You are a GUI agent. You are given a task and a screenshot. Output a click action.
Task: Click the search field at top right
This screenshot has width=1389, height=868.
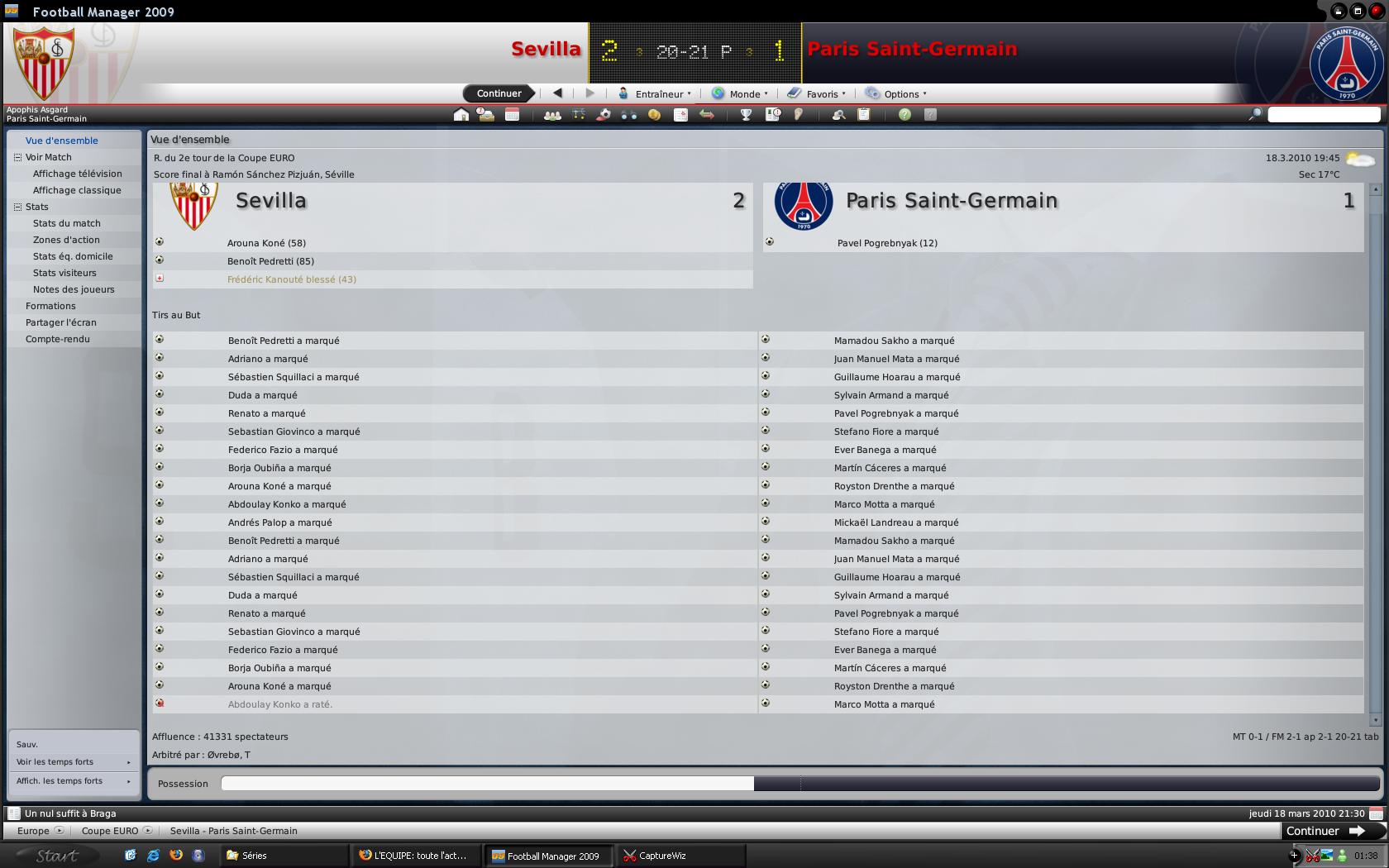tap(1324, 115)
